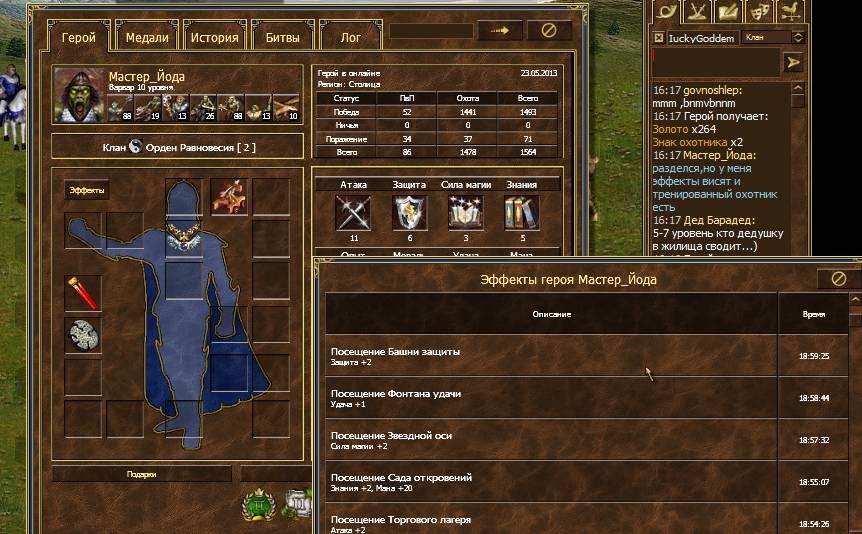Select the equipped amulet slot
The image size is (862, 534).
[183, 238]
